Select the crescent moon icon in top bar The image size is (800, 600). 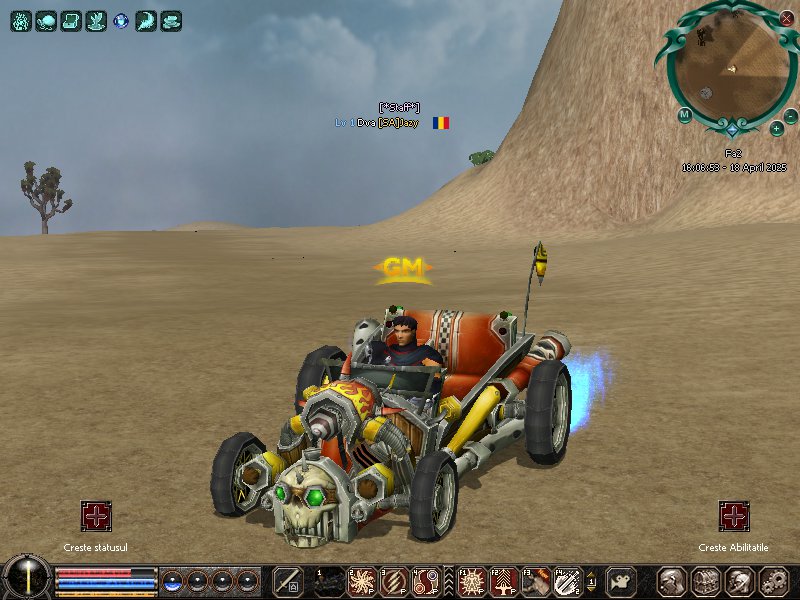click(x=146, y=20)
